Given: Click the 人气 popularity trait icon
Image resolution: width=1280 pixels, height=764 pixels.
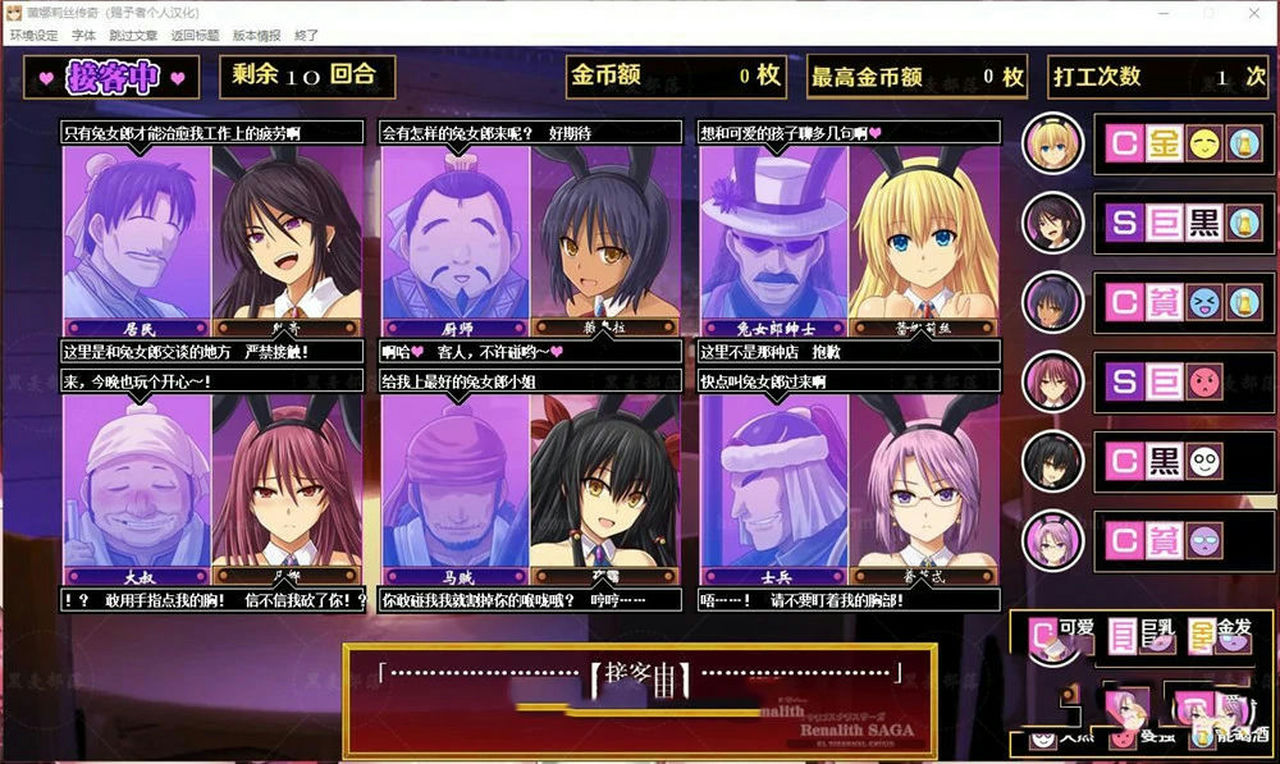Looking at the screenshot, I should point(1042,740).
